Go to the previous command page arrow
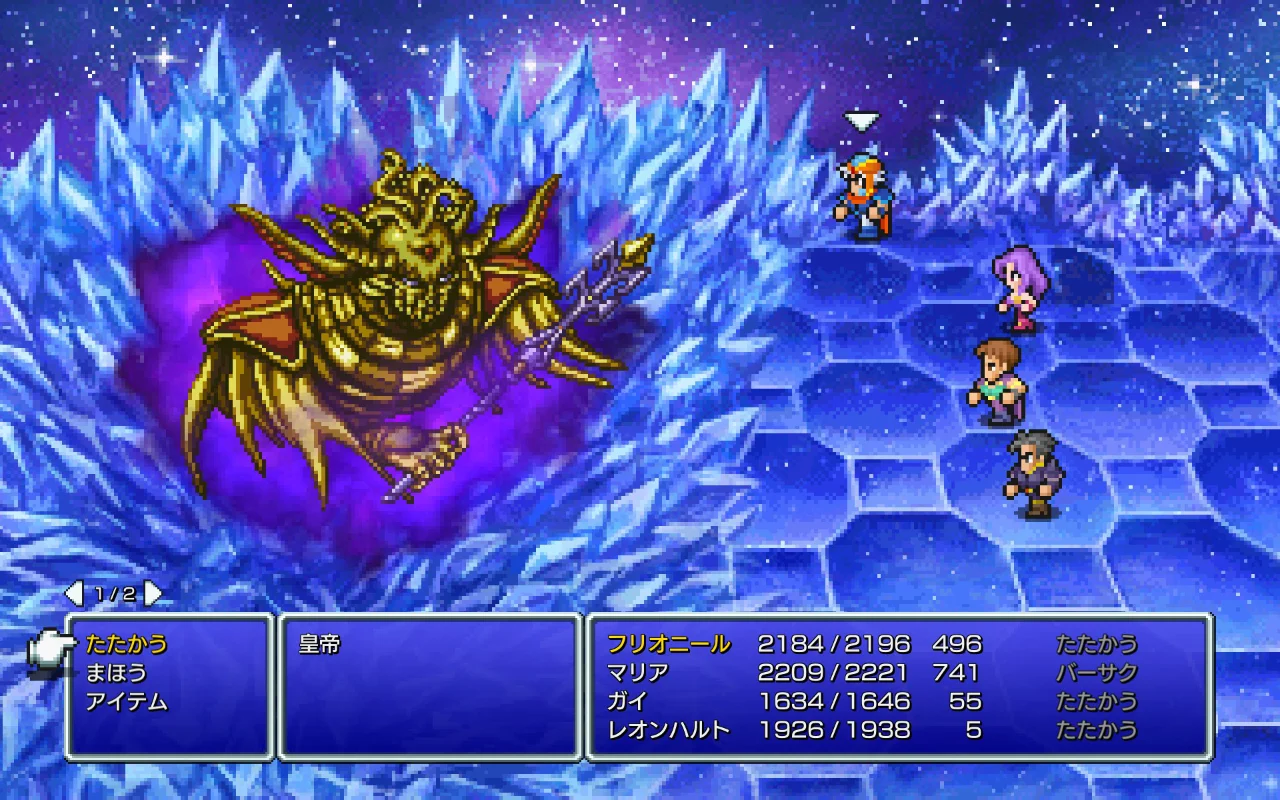 [x=74, y=594]
